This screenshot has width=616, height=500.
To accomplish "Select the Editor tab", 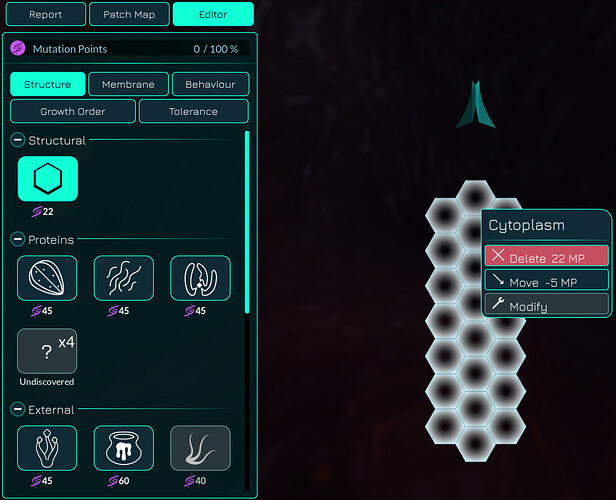I will 212,15.
